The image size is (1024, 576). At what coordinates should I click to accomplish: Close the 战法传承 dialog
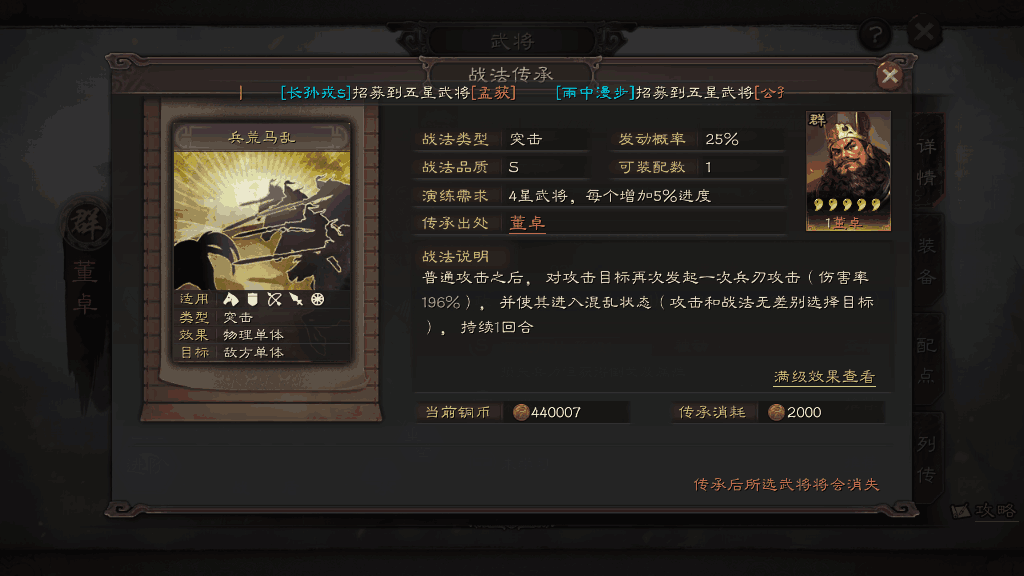click(x=889, y=76)
